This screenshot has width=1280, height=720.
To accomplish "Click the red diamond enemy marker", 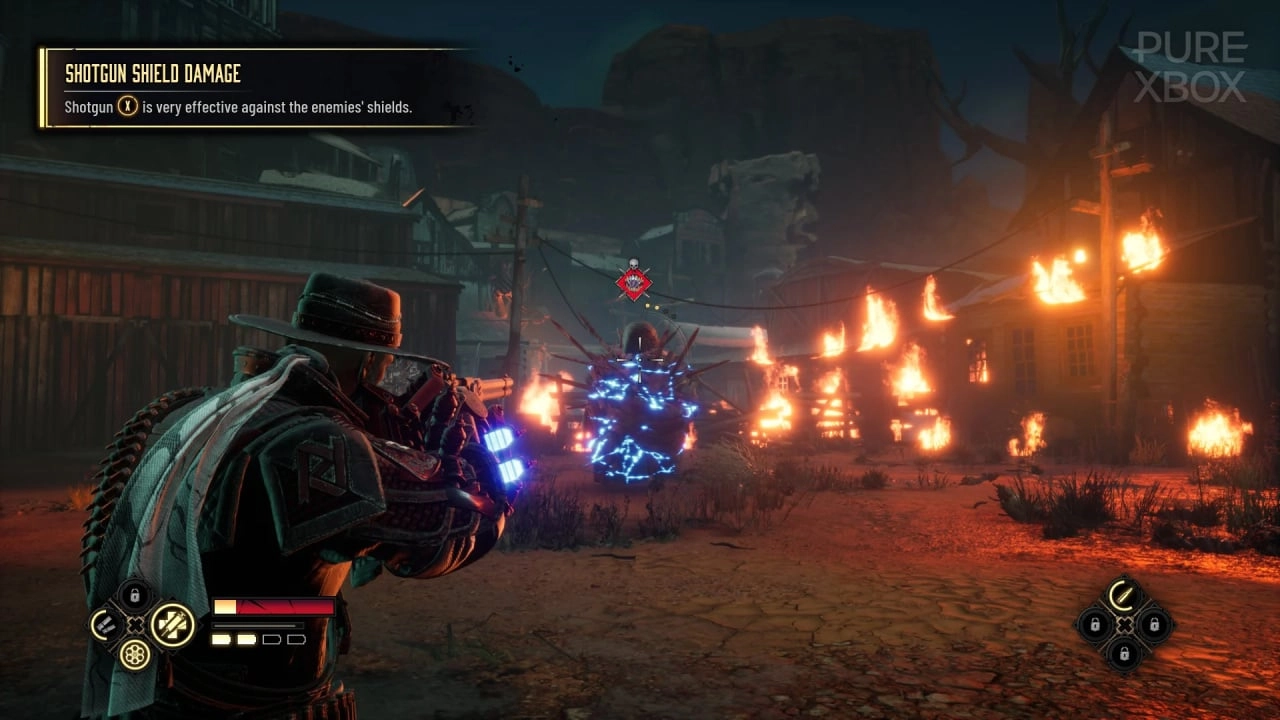I will coord(633,284).
